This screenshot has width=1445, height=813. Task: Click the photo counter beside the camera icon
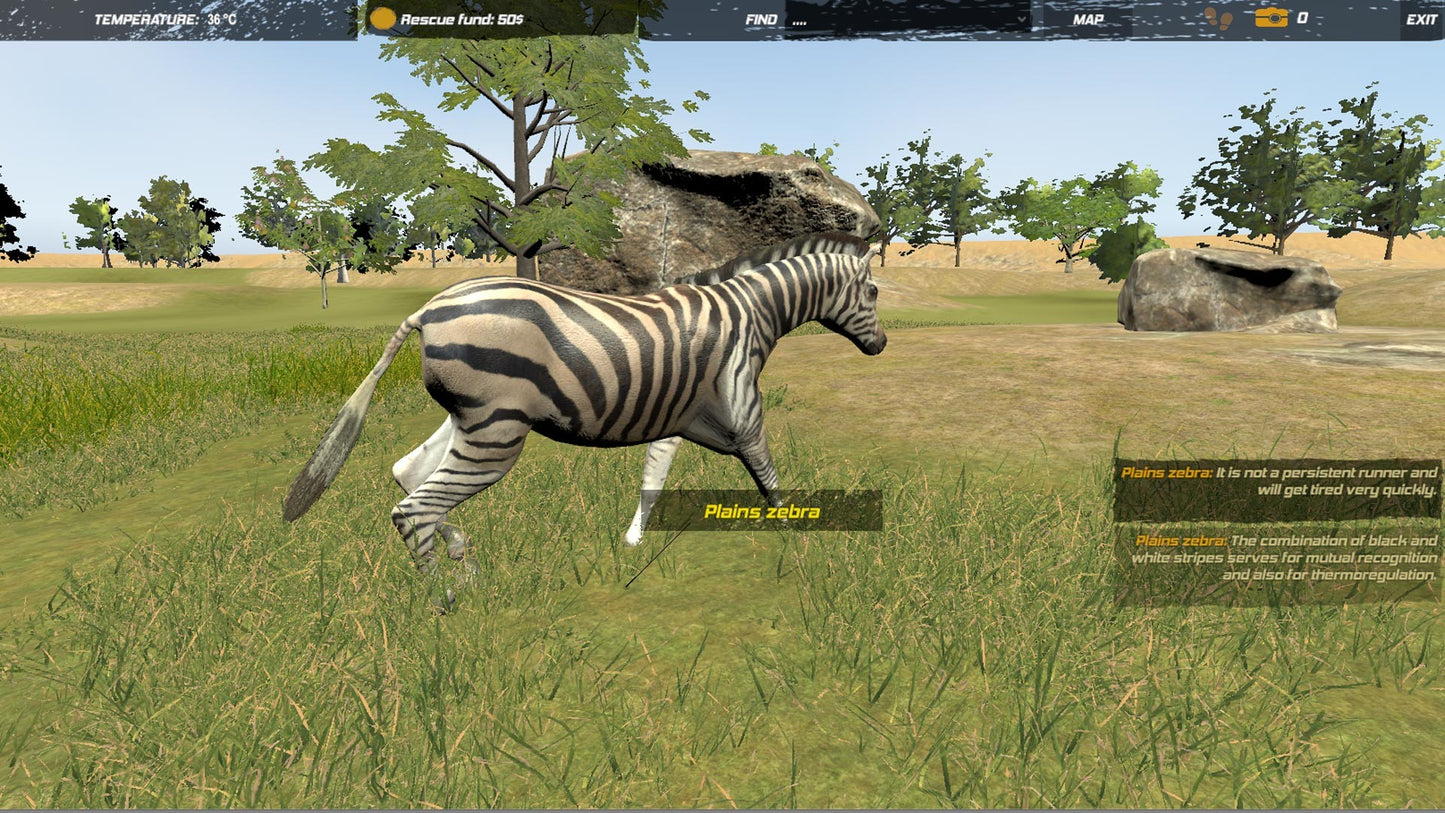[x=1302, y=17]
